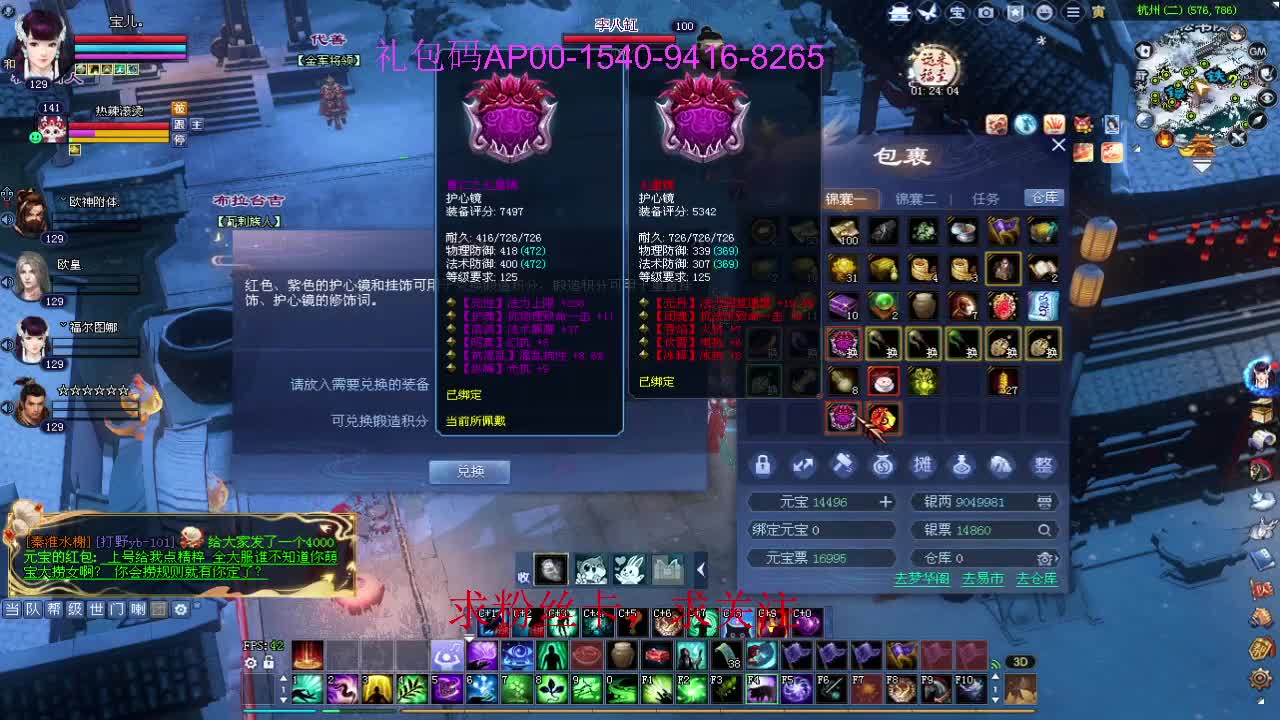This screenshot has width=1280, height=720.
Task: Click the double-arrow swap toggle in the bag toolbar
Action: 804,464
